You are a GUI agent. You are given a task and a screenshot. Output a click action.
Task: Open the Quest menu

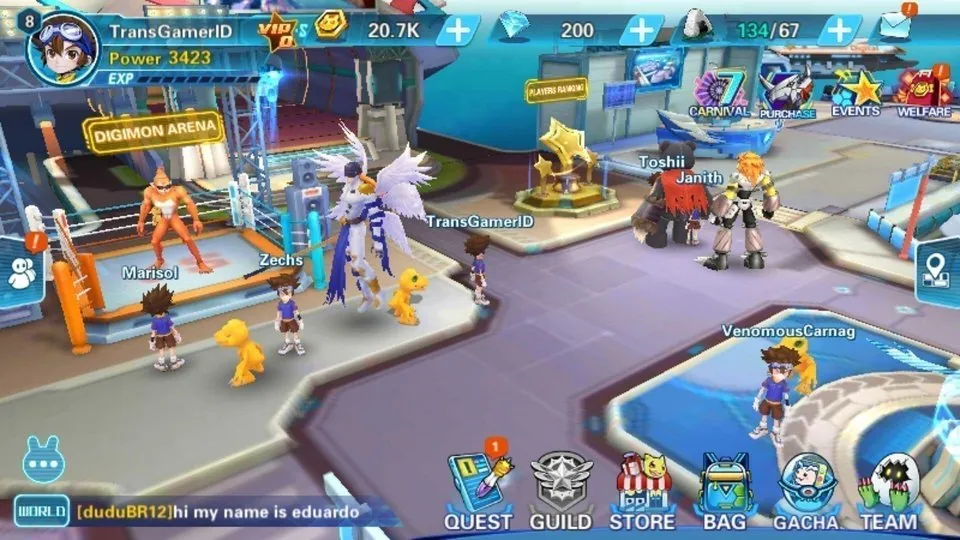pyautogui.click(x=478, y=490)
